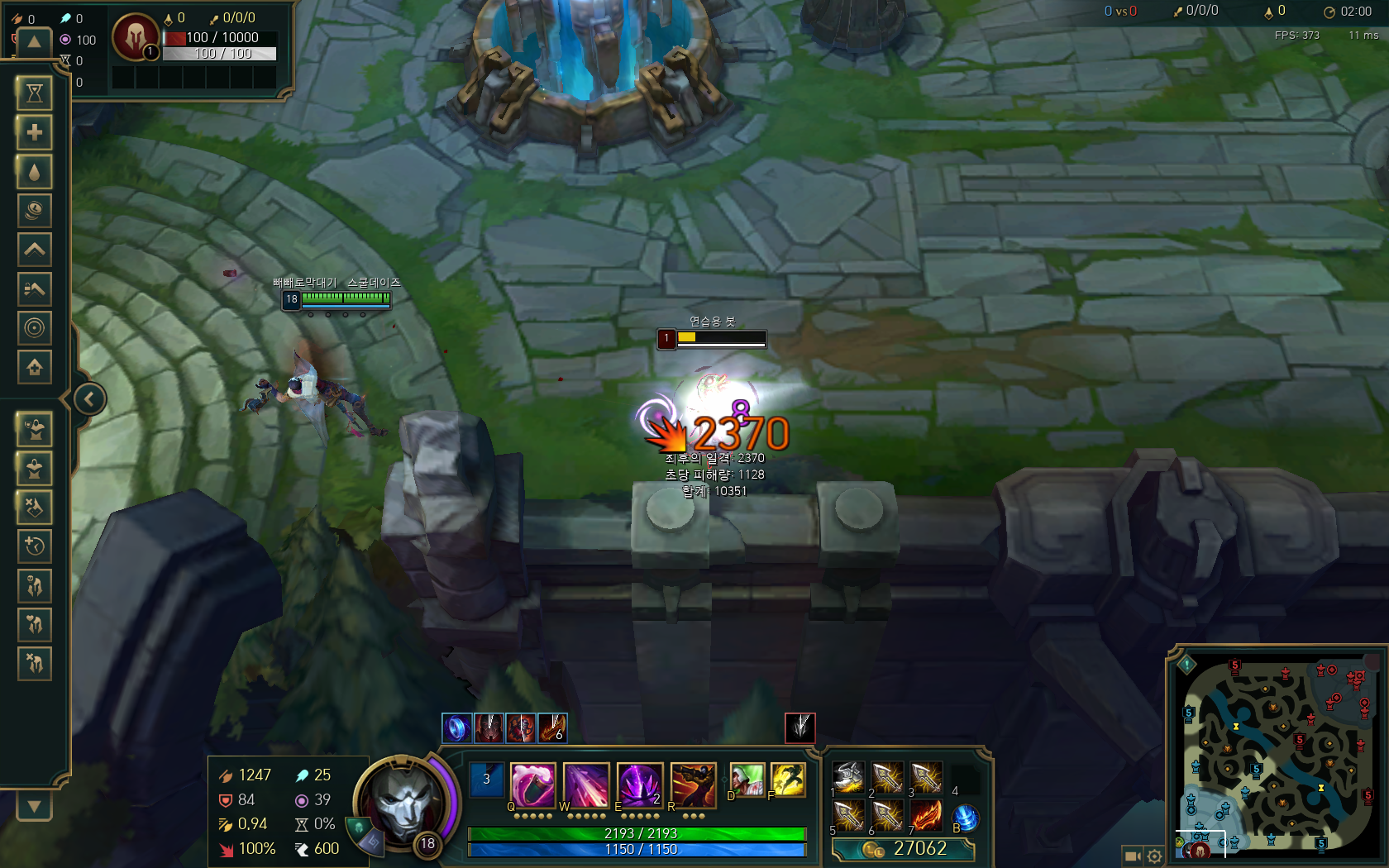The image size is (1389, 868).
Task: Activate the ward trinket in slot B
Action: [965, 818]
